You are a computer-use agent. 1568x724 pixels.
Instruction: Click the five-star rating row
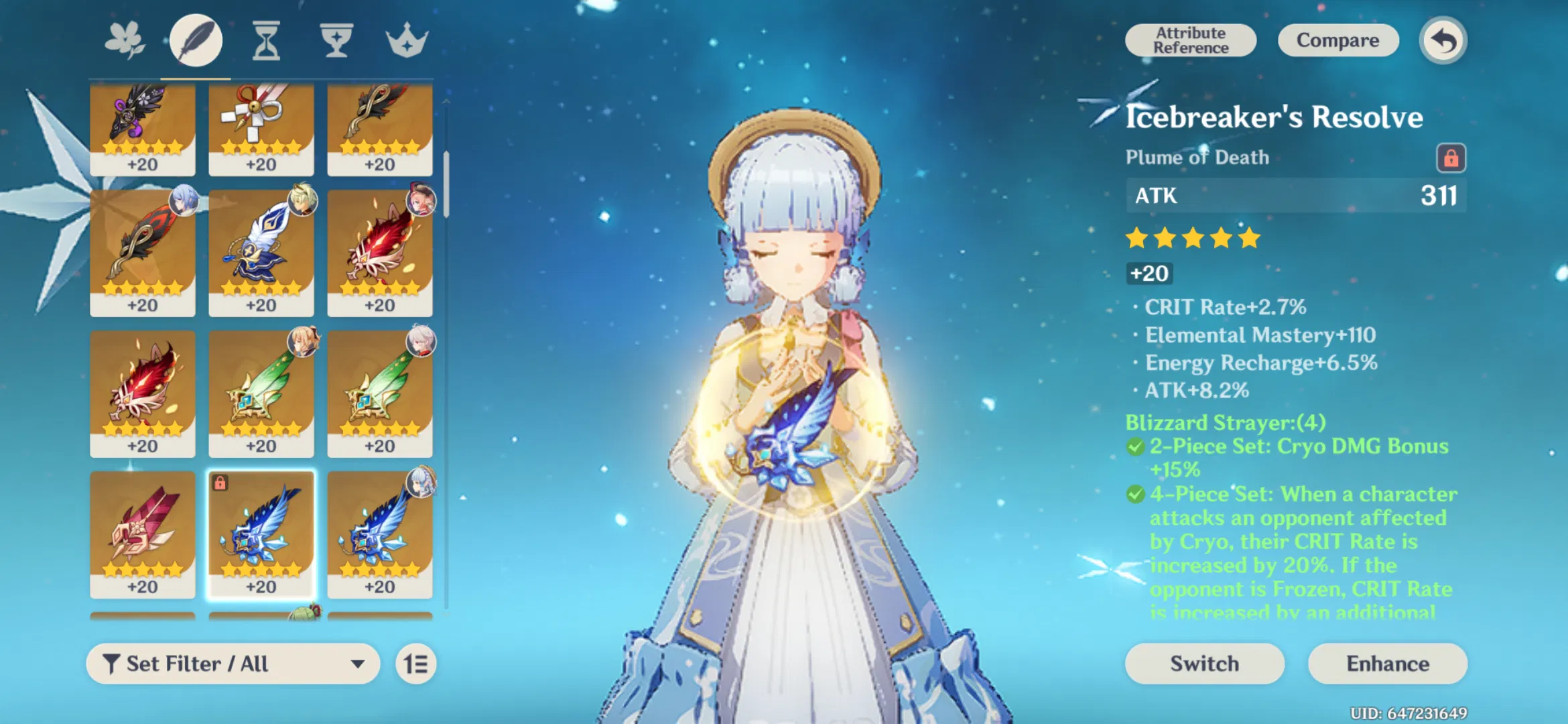(1193, 237)
